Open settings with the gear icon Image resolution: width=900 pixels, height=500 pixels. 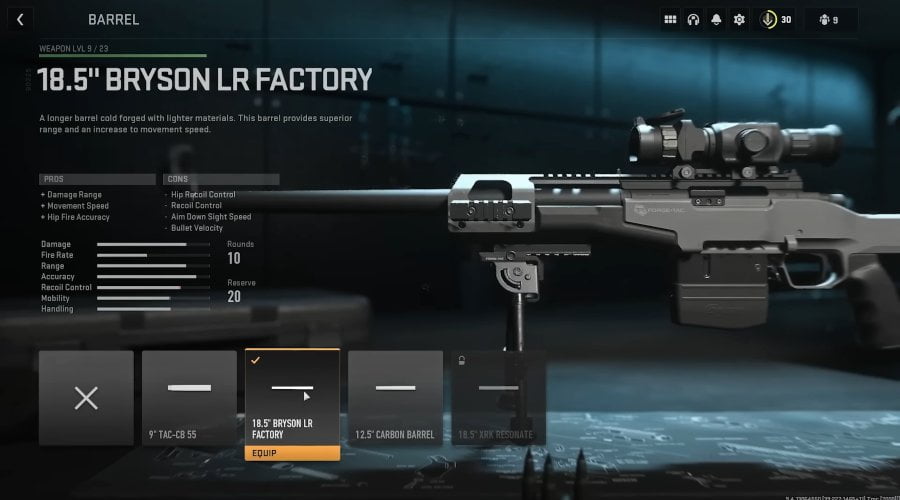tap(739, 19)
